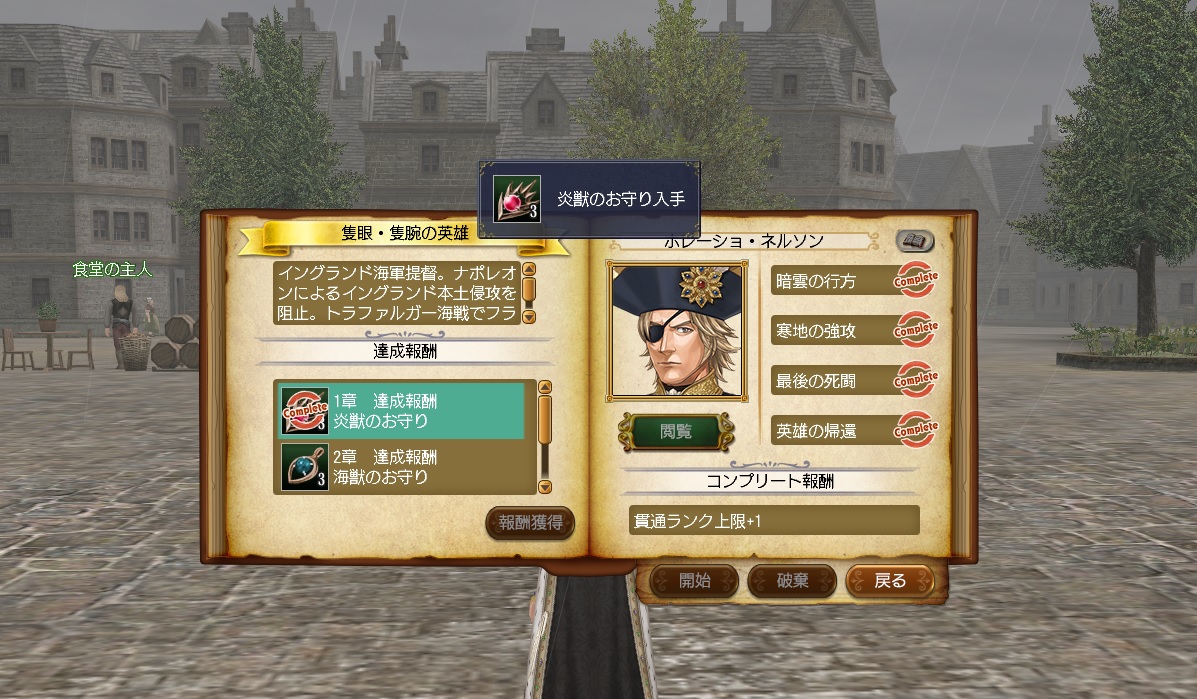Open the 閲覧 view button
Viewport: 1197px width, 699px height.
[x=676, y=432]
